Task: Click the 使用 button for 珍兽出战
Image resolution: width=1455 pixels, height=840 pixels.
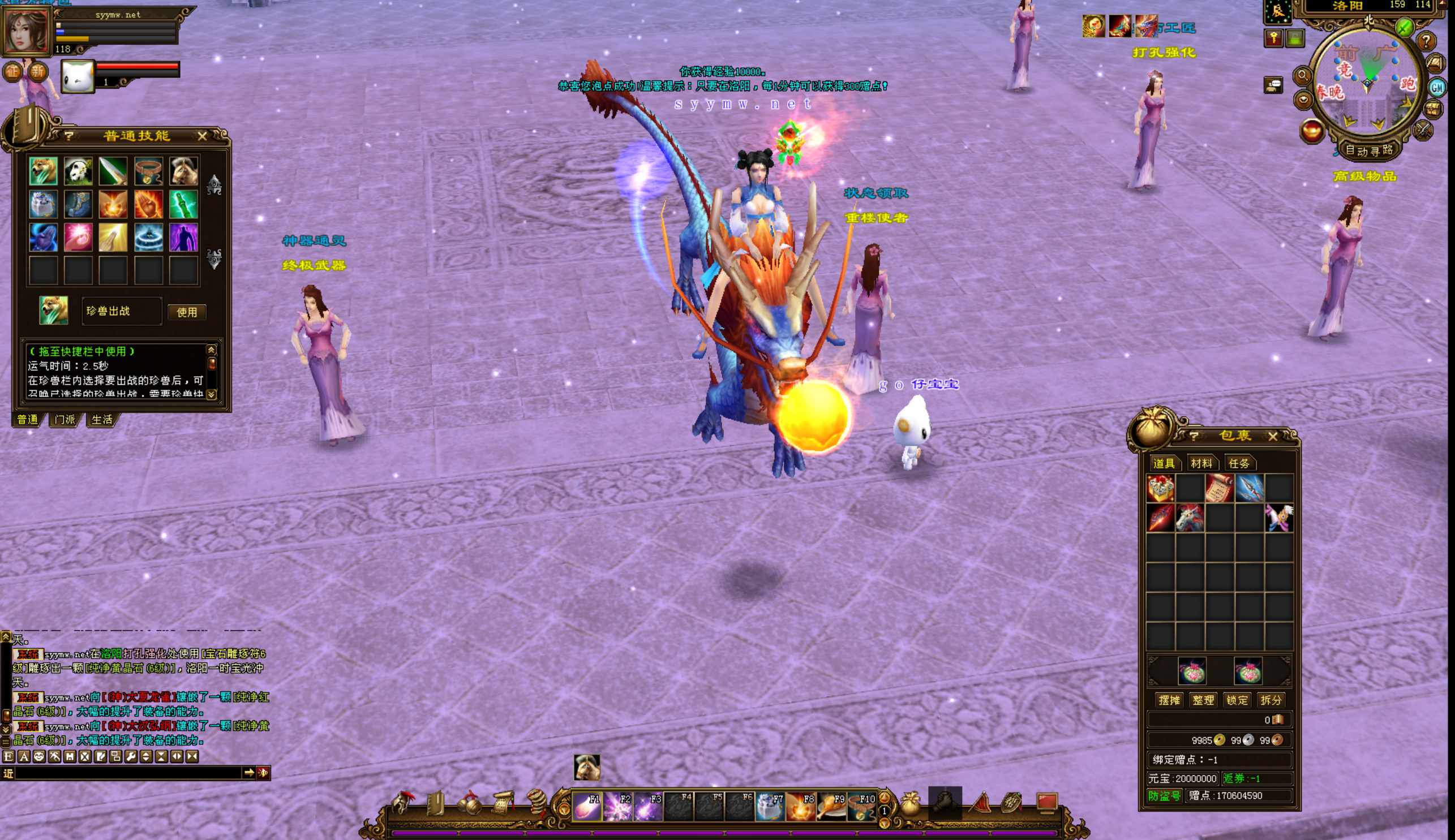Action: [186, 312]
